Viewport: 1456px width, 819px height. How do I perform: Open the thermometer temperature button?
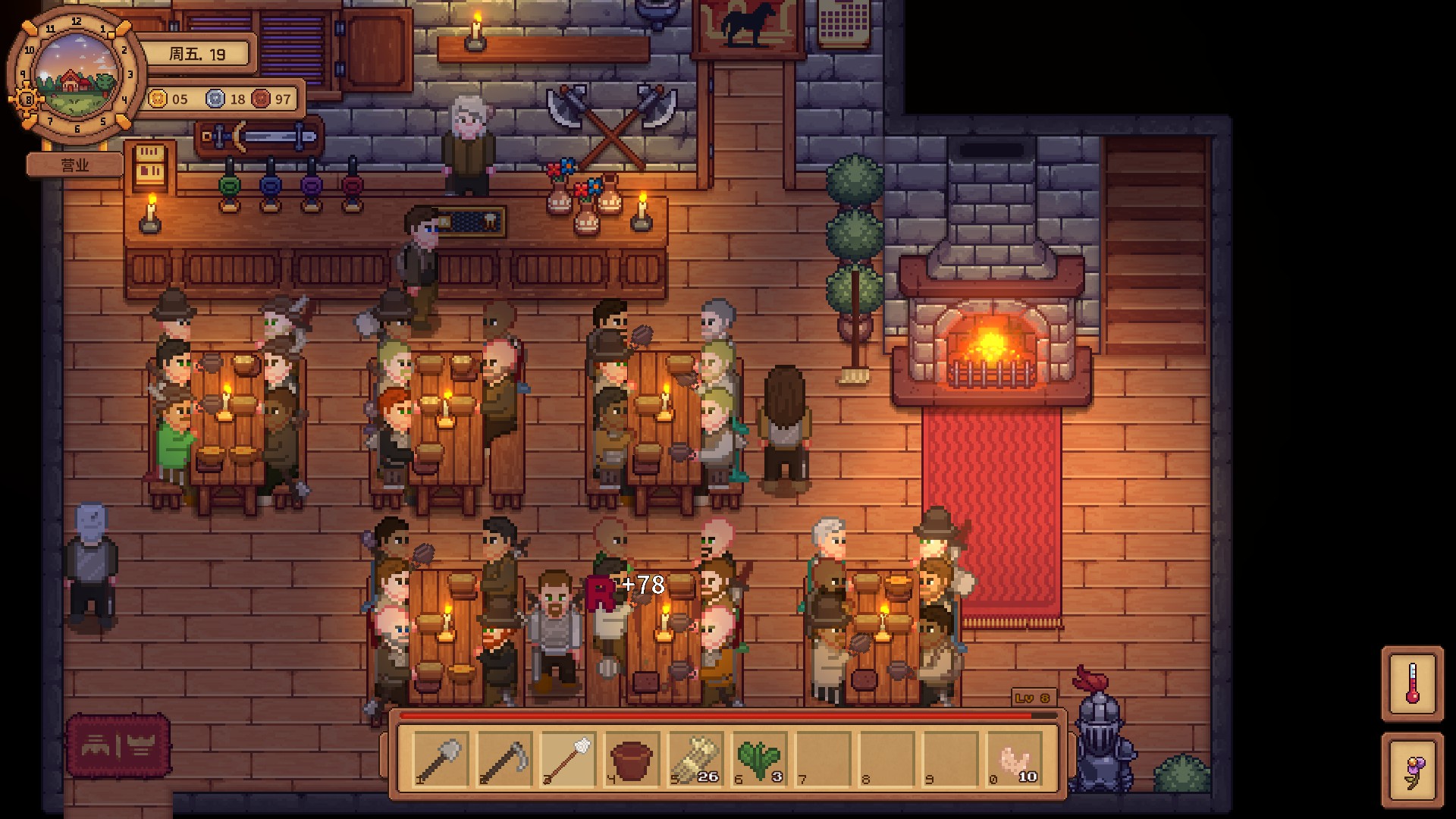coord(1412,683)
